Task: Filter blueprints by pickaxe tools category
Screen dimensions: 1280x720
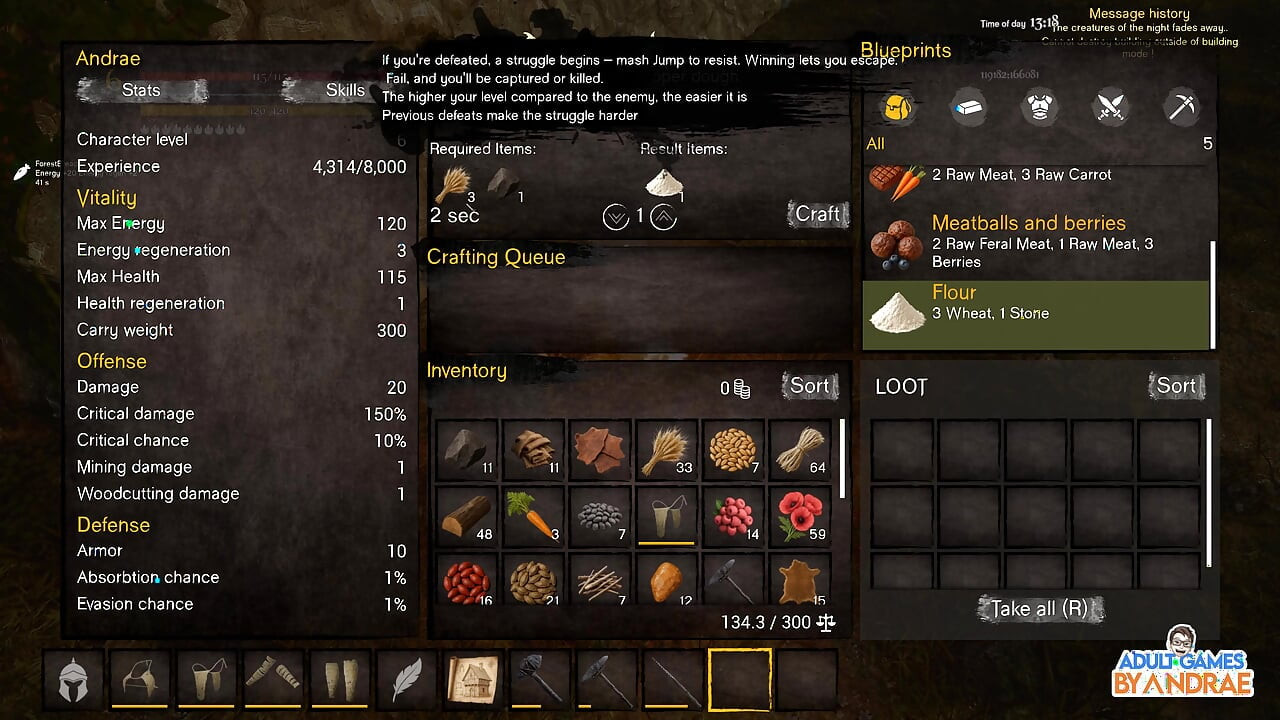Action: (x=1182, y=107)
